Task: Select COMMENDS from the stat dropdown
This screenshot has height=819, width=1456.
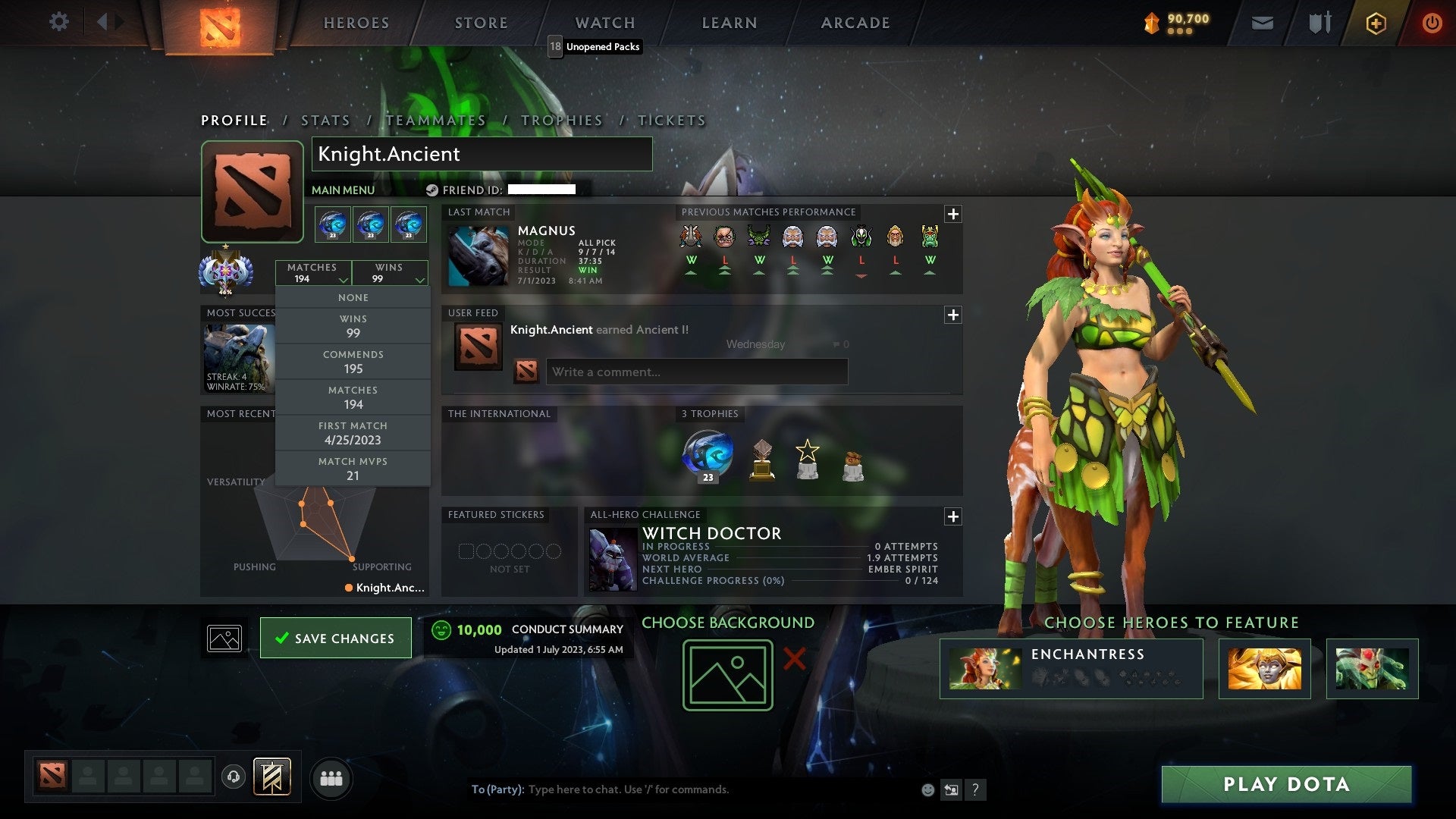Action: (353, 362)
